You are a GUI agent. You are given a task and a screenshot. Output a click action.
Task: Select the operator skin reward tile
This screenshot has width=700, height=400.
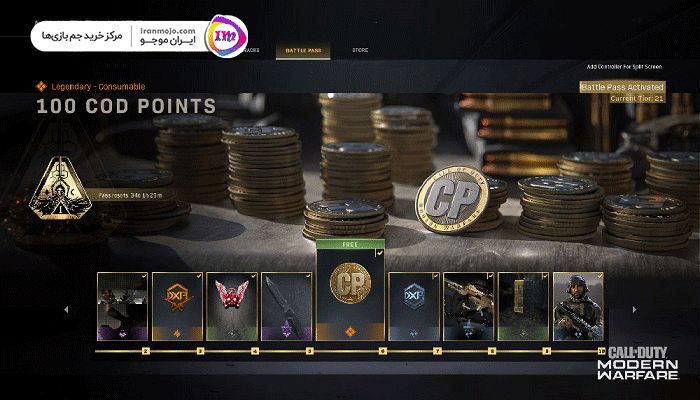(x=578, y=305)
